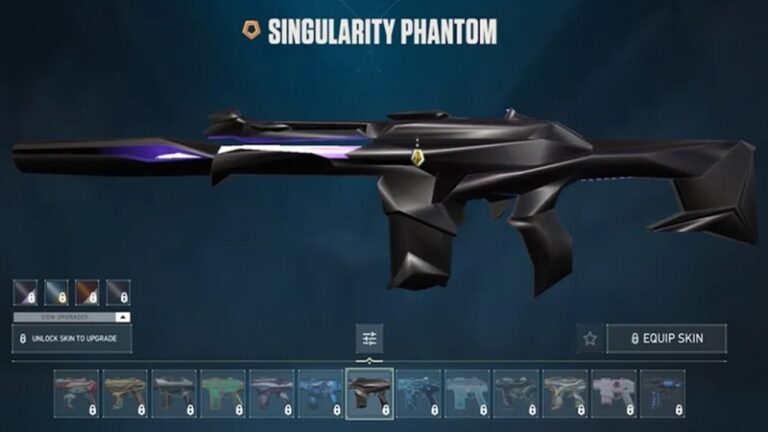Choose the dark blue last Phantom thumbnail
The width and height of the screenshot is (768, 432).
point(663,393)
